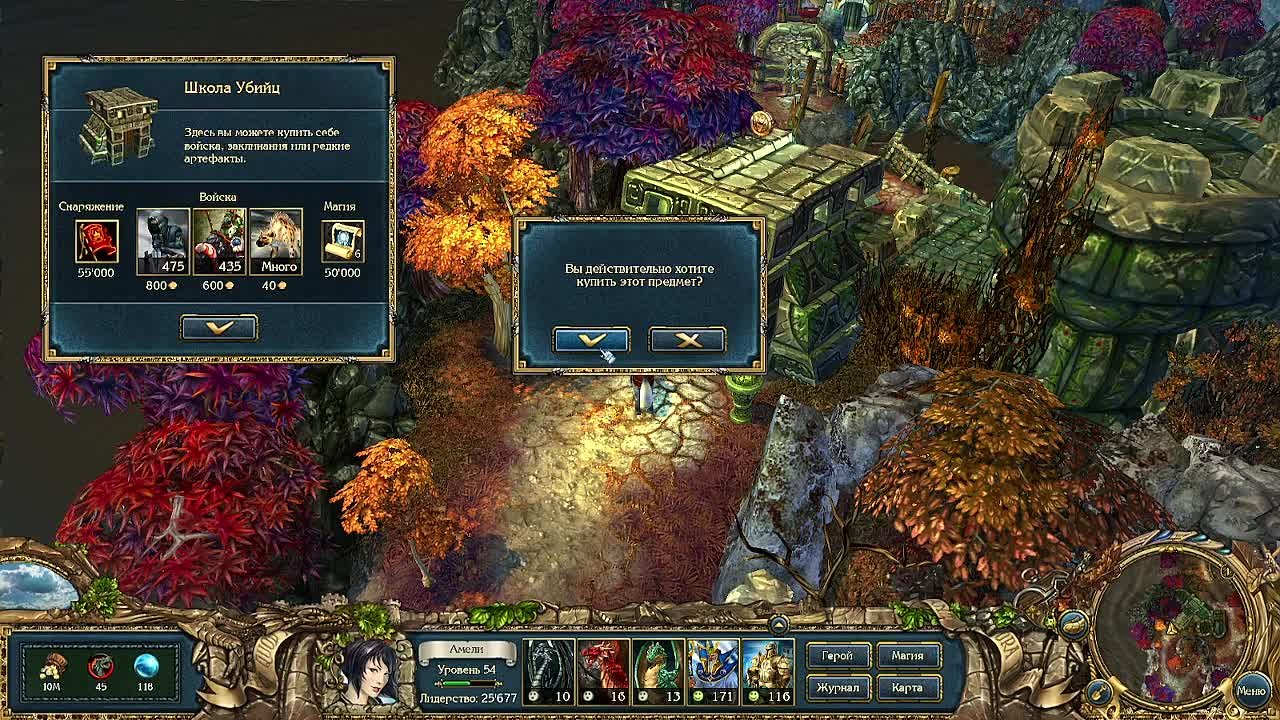Choose the assassin troop with 475 units
The image size is (1280, 720).
pyautogui.click(x=163, y=241)
